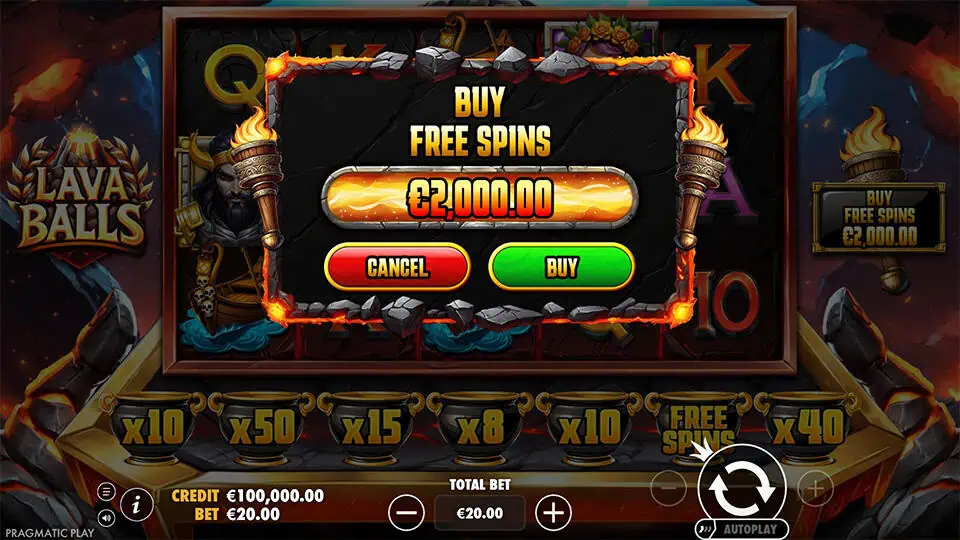The image size is (960, 540).
Task: Open the hamburger settings menu
Action: [x=106, y=492]
